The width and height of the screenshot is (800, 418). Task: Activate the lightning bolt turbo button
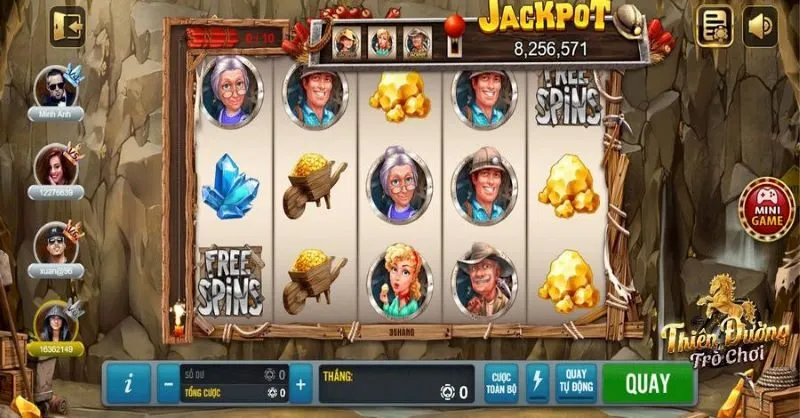[x=538, y=383]
